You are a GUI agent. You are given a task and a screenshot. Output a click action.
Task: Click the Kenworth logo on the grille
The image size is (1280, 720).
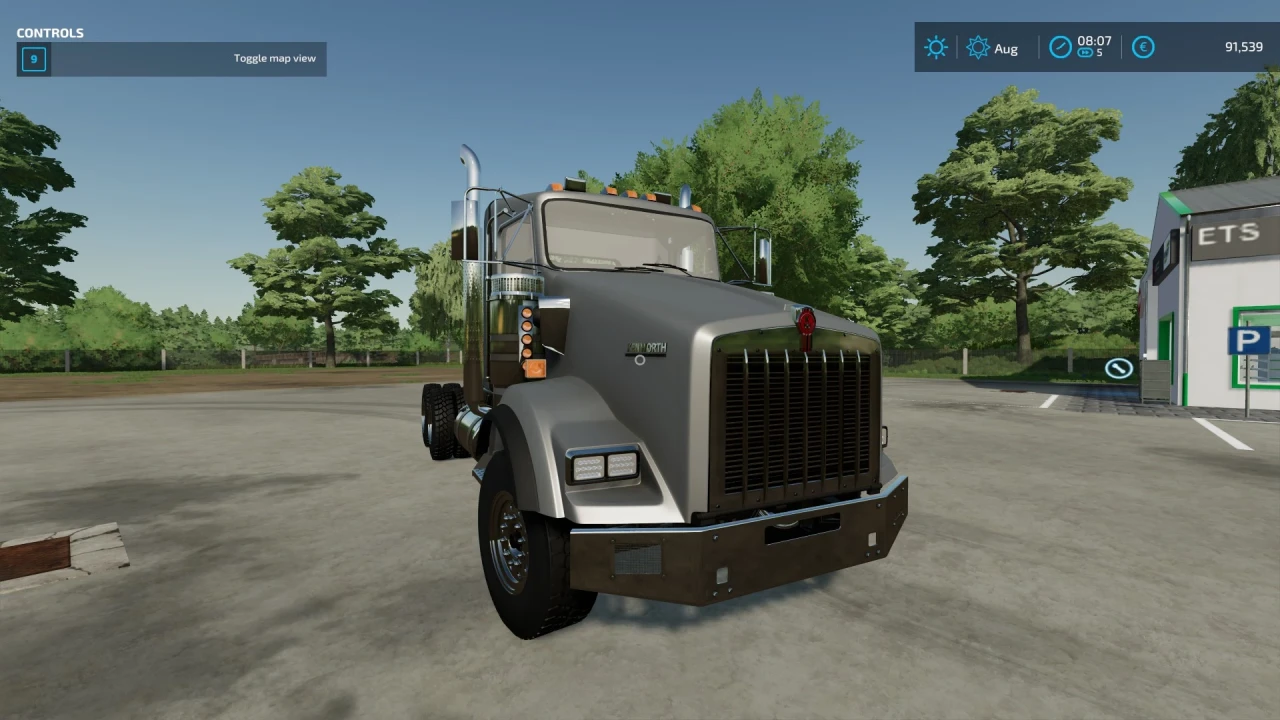click(645, 347)
